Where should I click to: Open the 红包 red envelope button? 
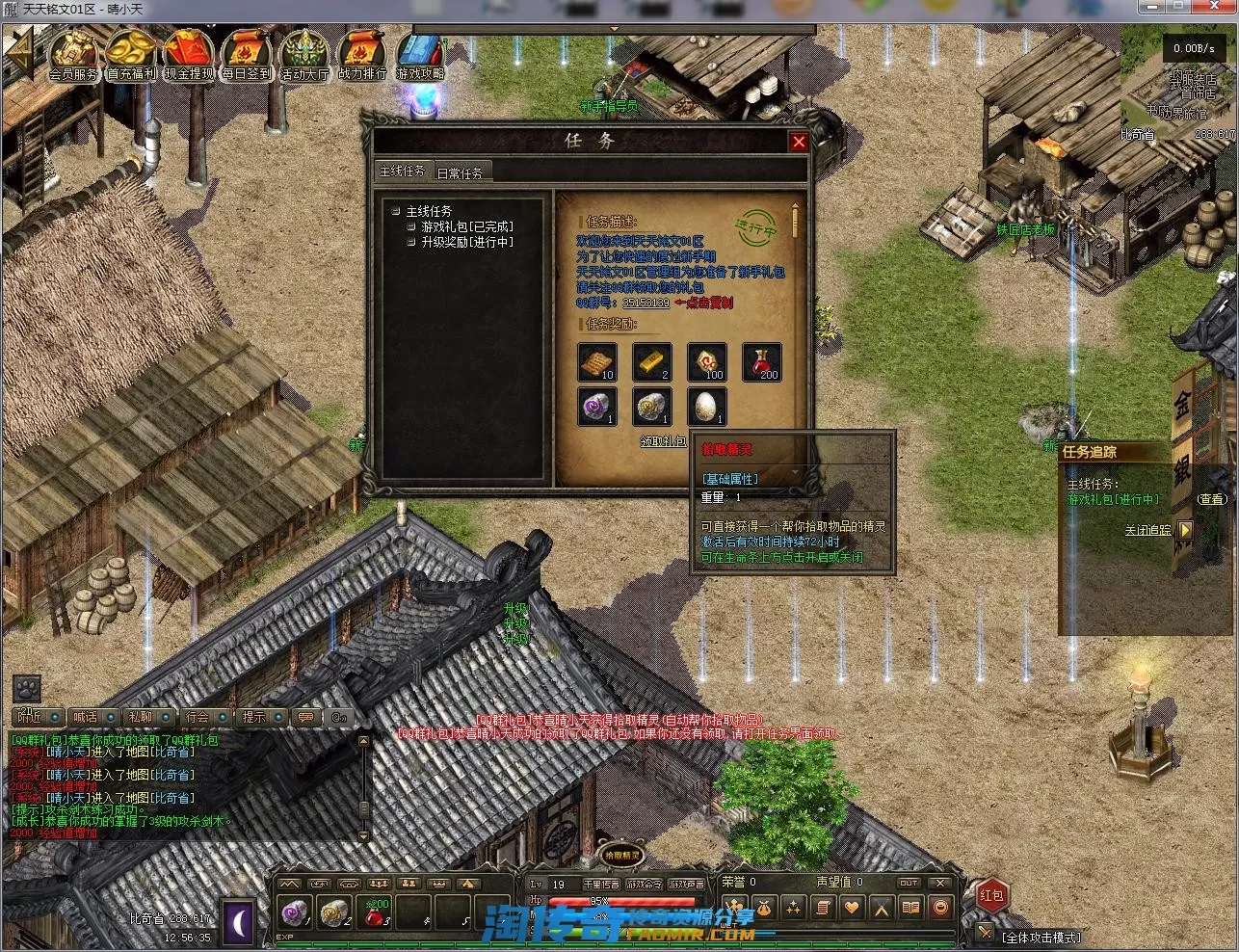coord(991,895)
